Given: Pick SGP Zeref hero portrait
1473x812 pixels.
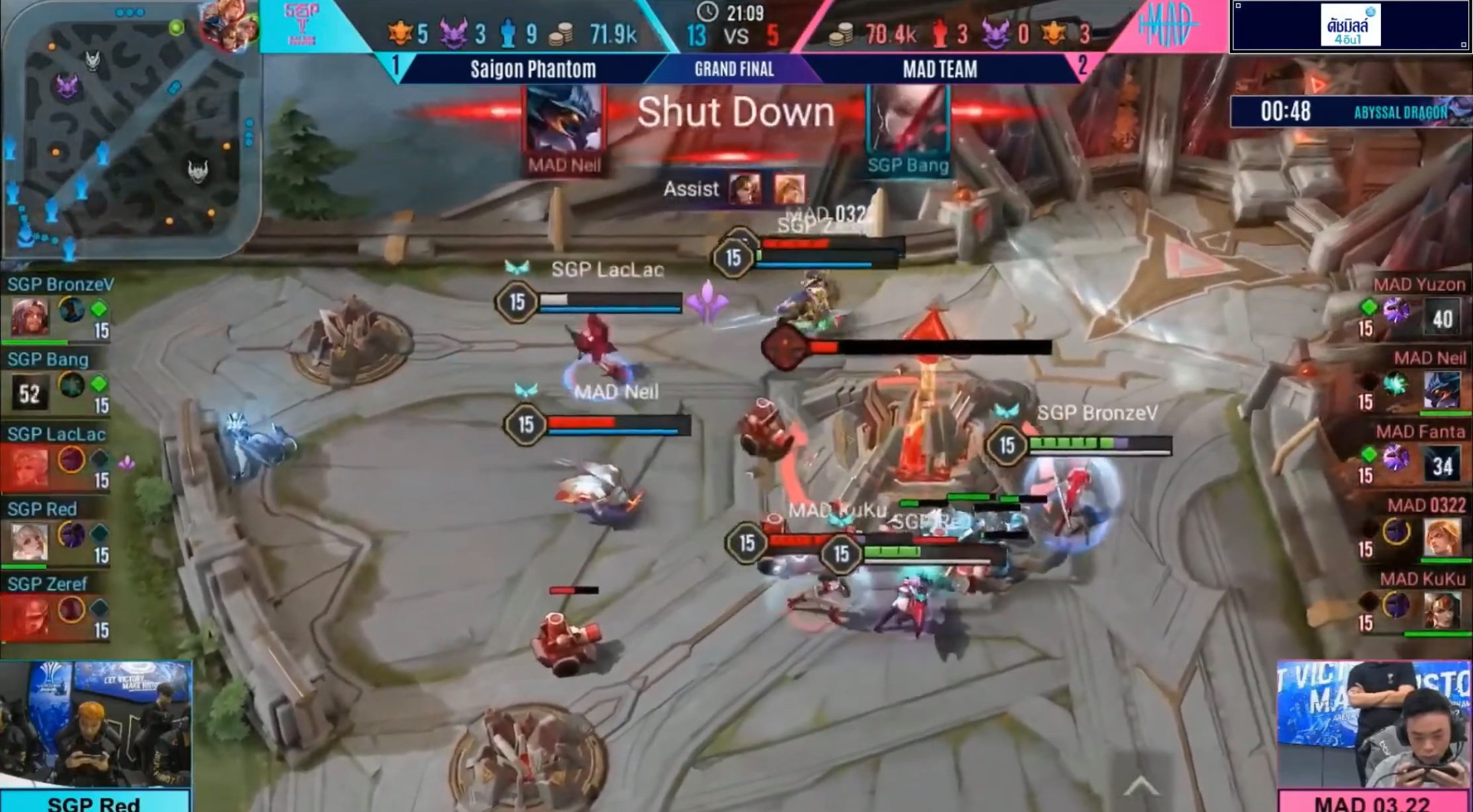Looking at the screenshot, I should [x=28, y=616].
